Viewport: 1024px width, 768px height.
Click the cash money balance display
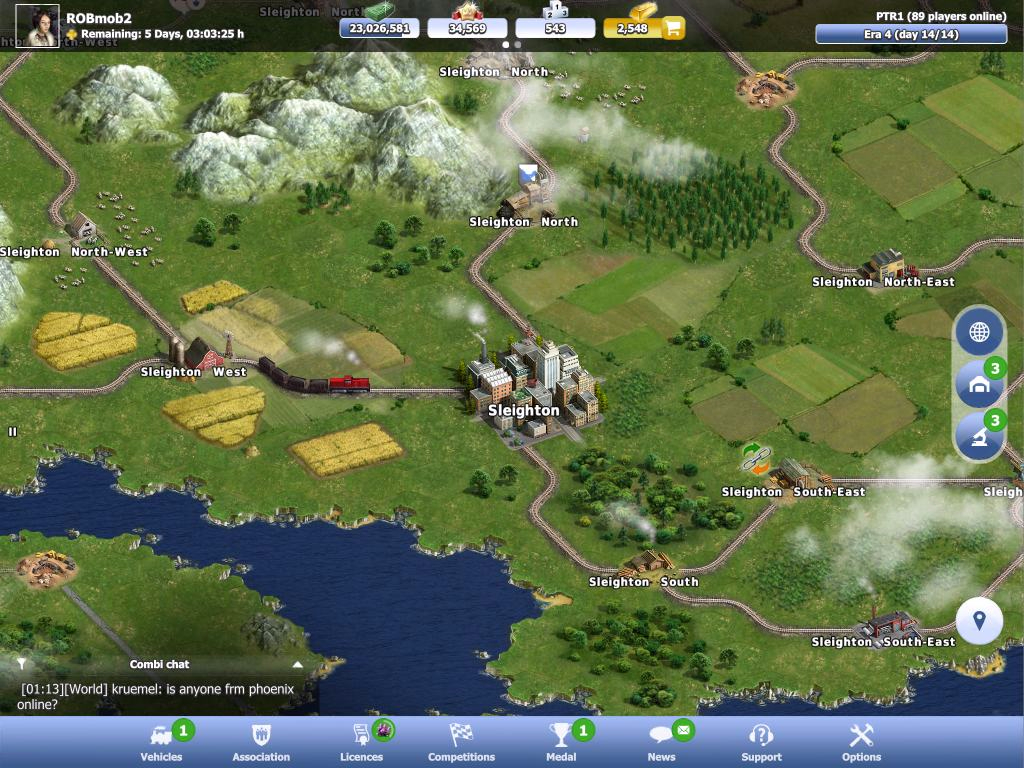pos(379,28)
